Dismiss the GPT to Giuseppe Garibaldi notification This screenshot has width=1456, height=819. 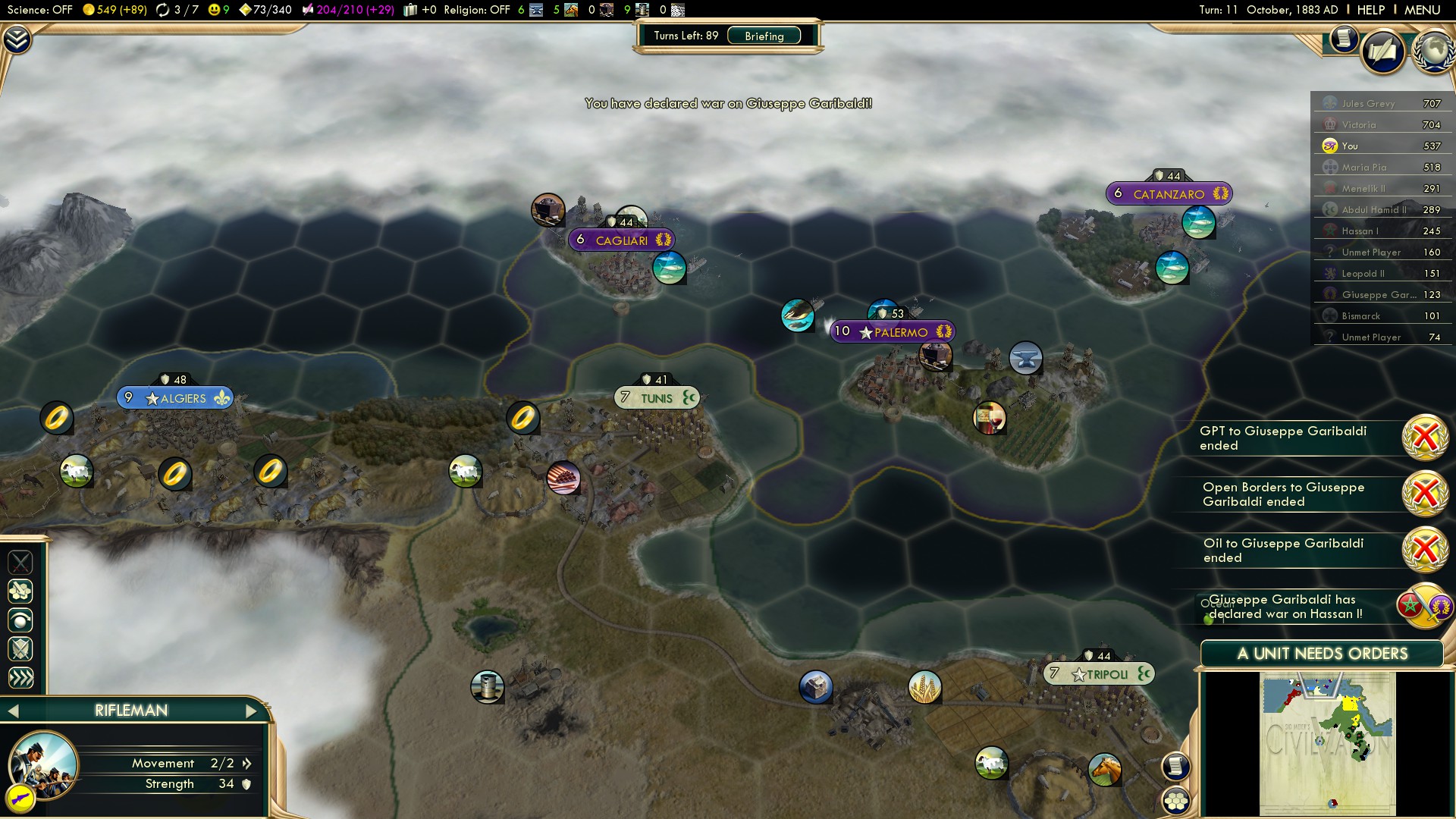click(x=1423, y=436)
